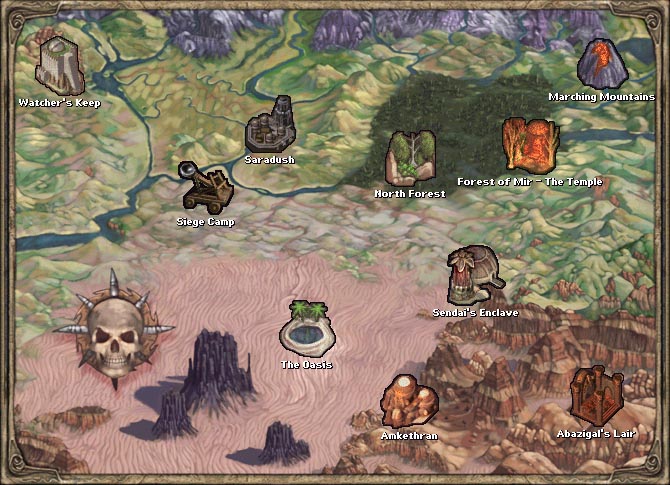This screenshot has height=485, width=670.
Task: Choose the Sendai's Enclave map marker
Action: click(x=474, y=275)
